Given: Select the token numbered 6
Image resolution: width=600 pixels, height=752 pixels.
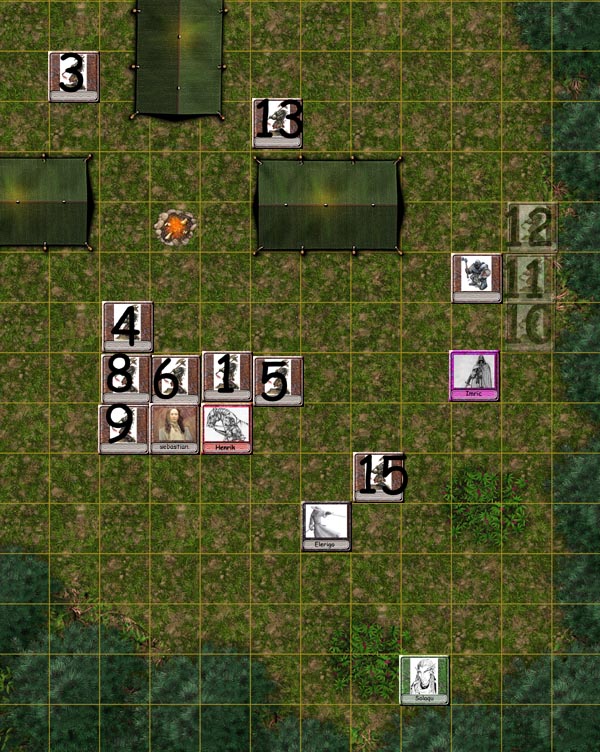Looking at the screenshot, I should tap(175, 379).
